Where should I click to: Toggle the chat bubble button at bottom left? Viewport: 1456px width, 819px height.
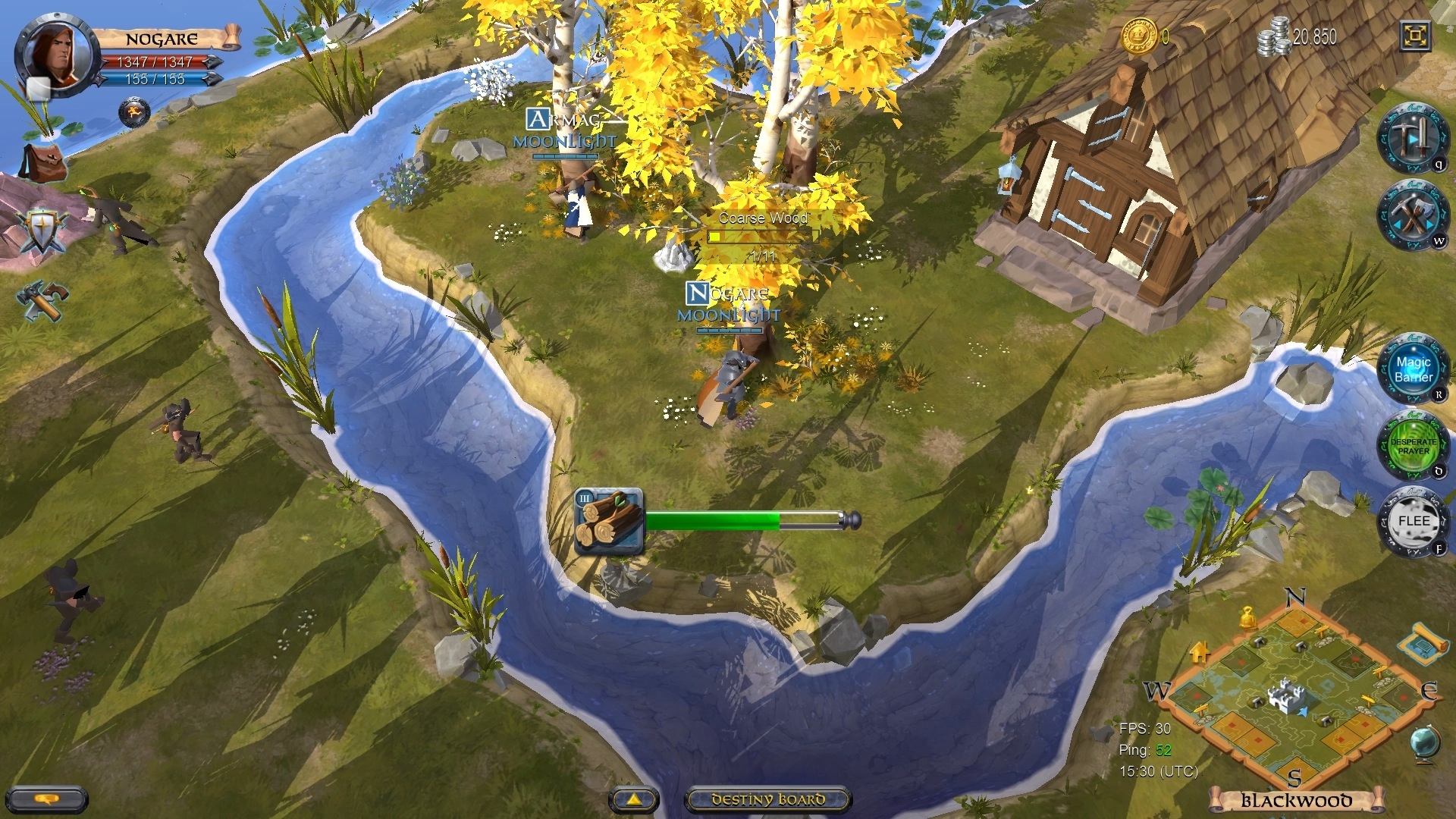click(47, 801)
